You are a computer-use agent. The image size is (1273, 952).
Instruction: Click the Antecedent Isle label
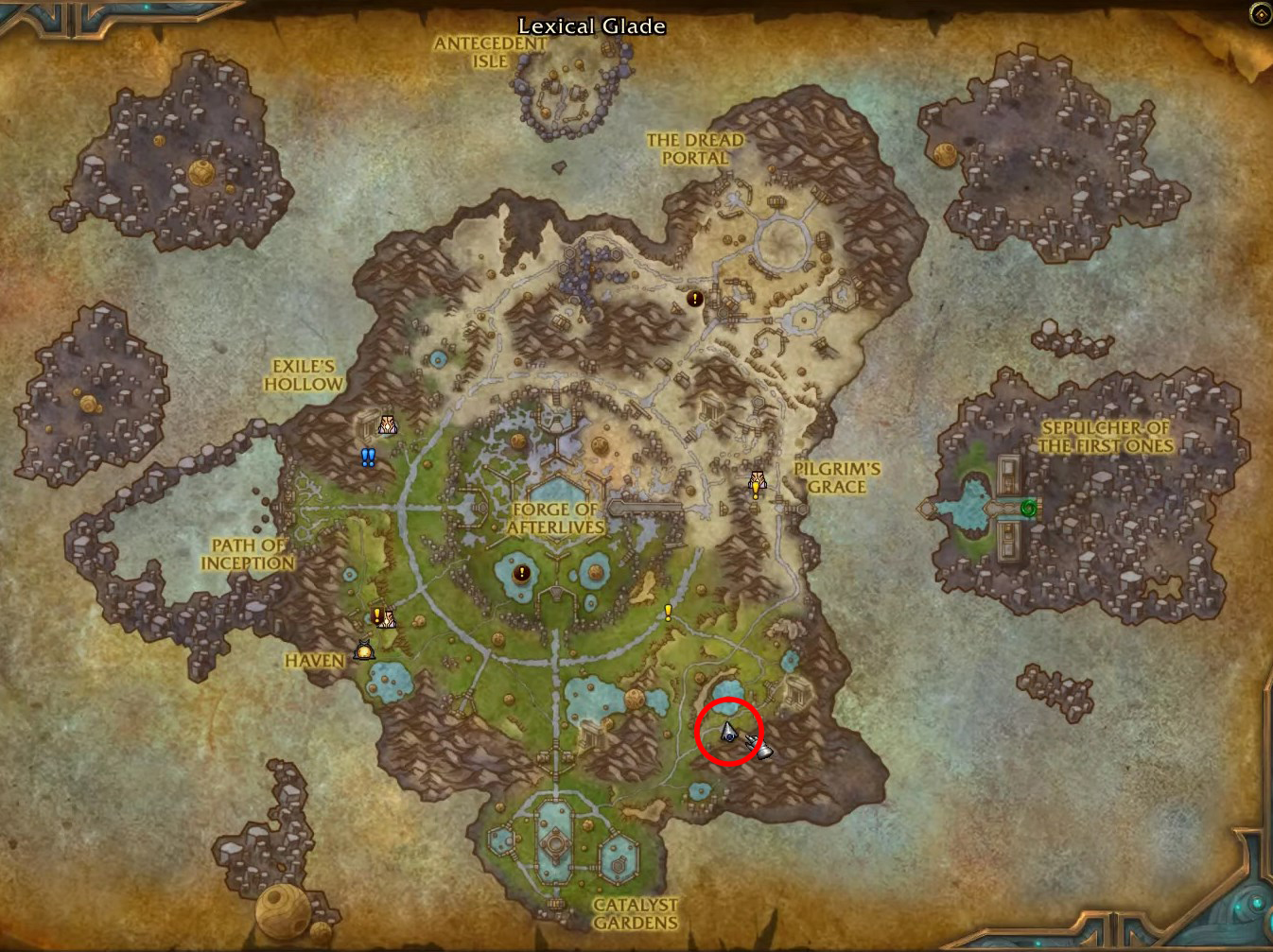click(x=489, y=49)
